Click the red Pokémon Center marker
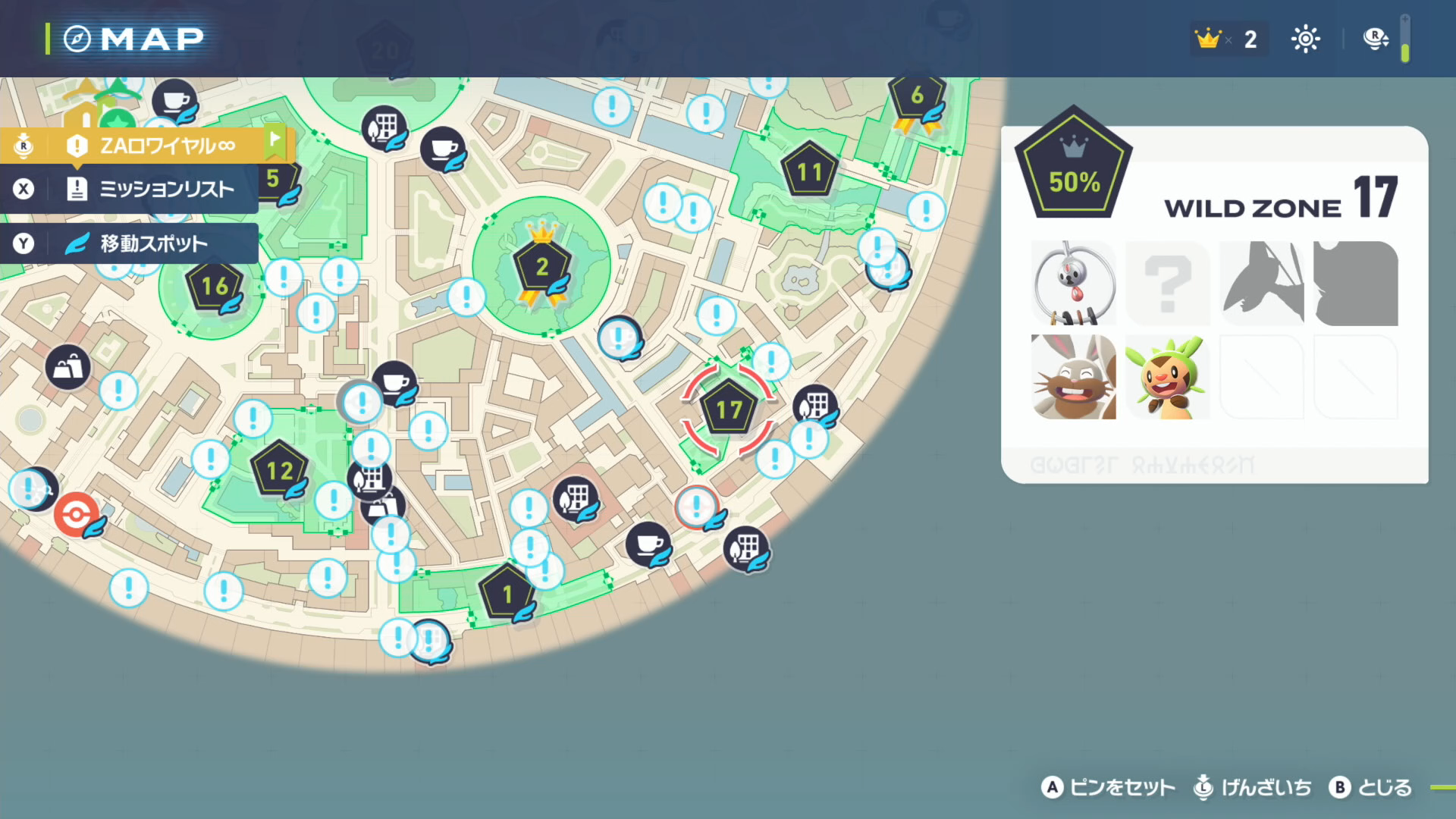The height and width of the screenshot is (819, 1456). tap(76, 514)
